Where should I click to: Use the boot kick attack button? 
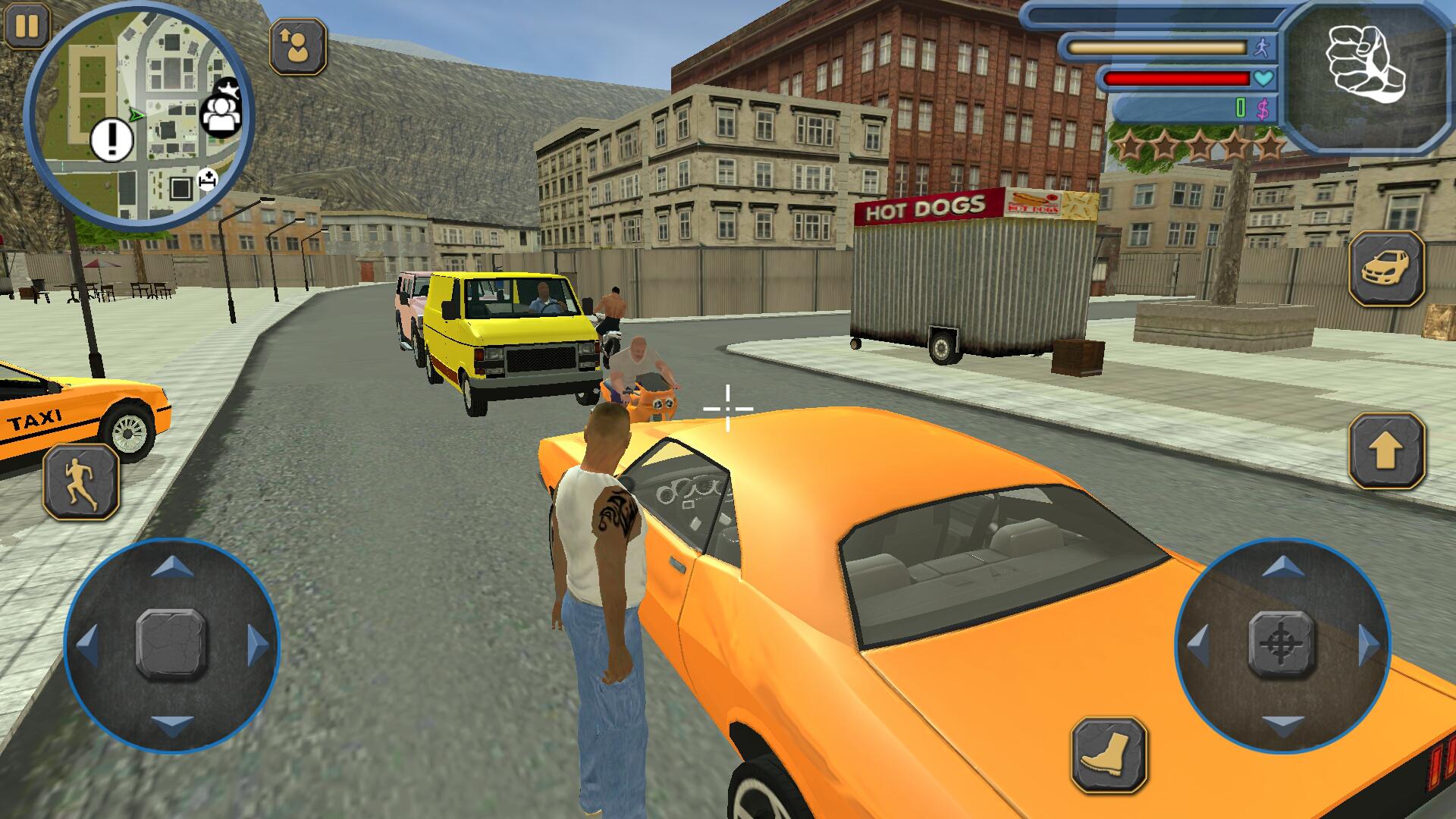[1109, 755]
